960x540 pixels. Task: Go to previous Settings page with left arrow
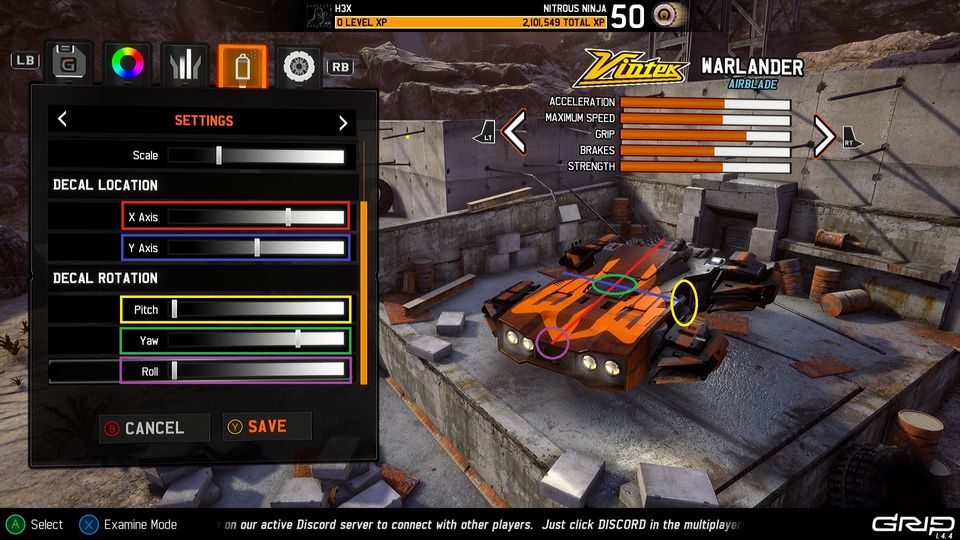coord(62,120)
